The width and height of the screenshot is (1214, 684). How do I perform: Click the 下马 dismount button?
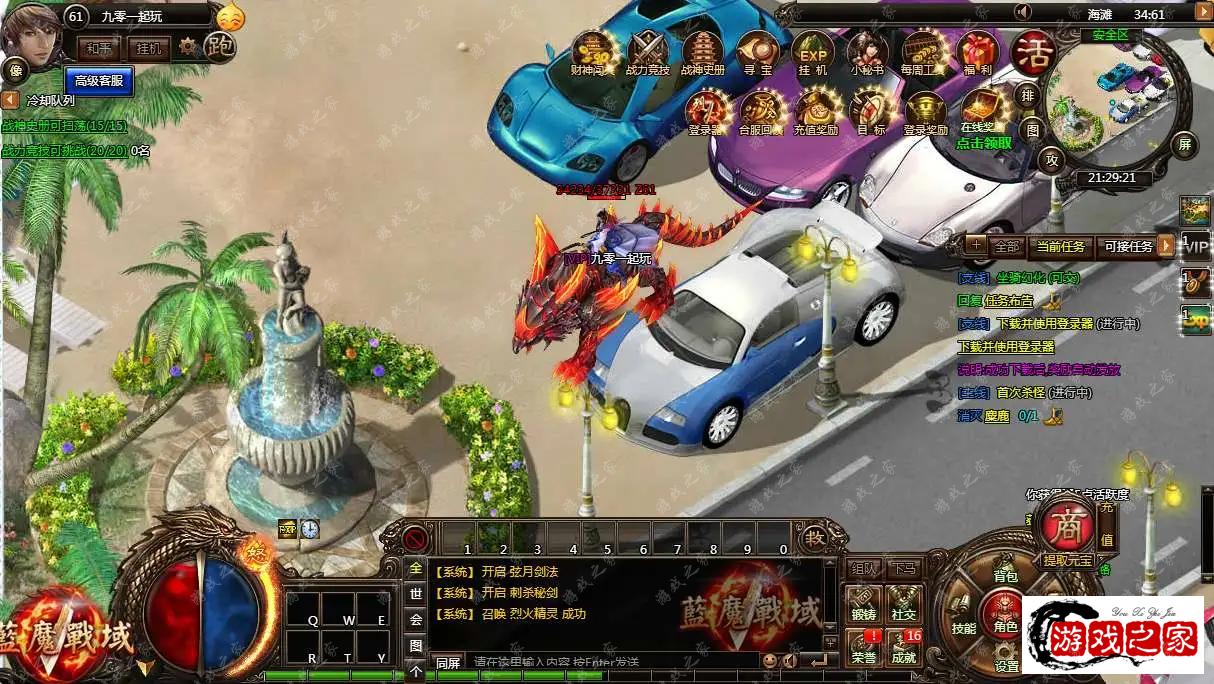pos(904,569)
